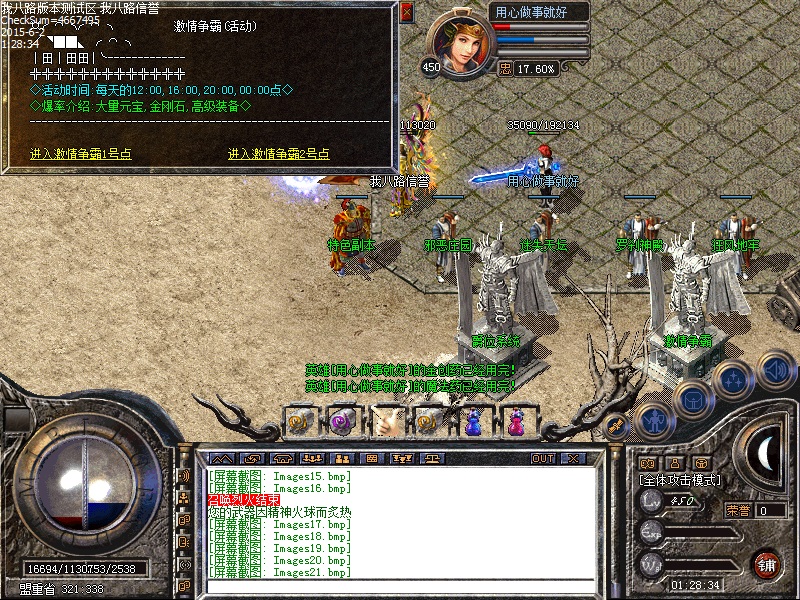Screen dimensions: 800x600
Task: Use the pink potion bottle in the hotbar
Action: 516,422
